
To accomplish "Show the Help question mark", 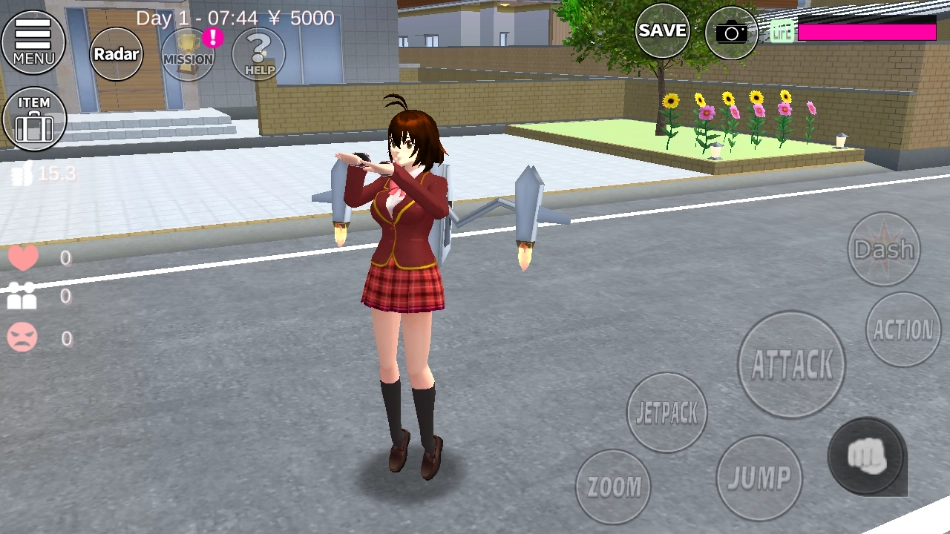I will tap(258, 54).
